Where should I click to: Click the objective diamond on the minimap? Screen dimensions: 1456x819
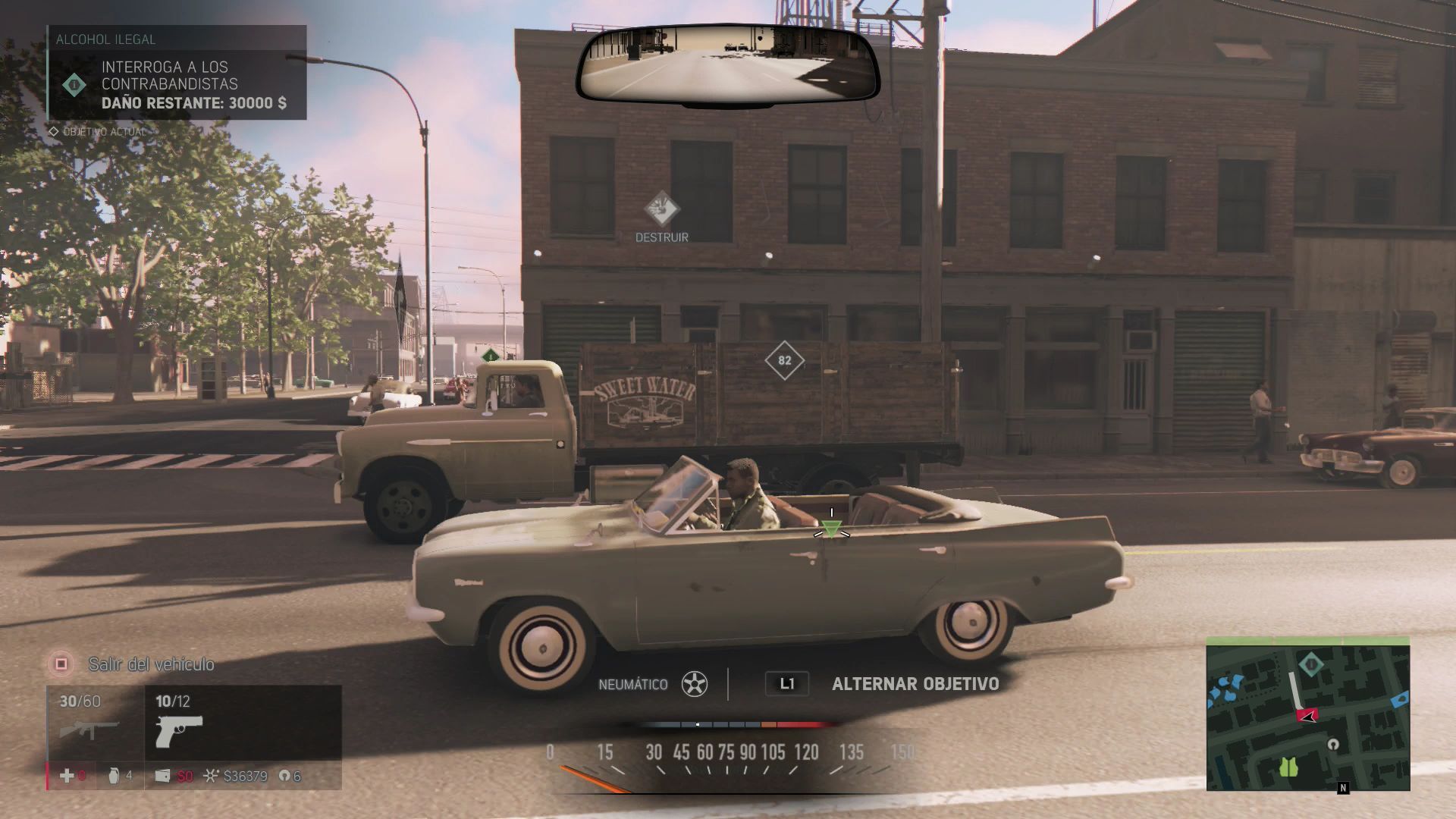tap(1310, 665)
